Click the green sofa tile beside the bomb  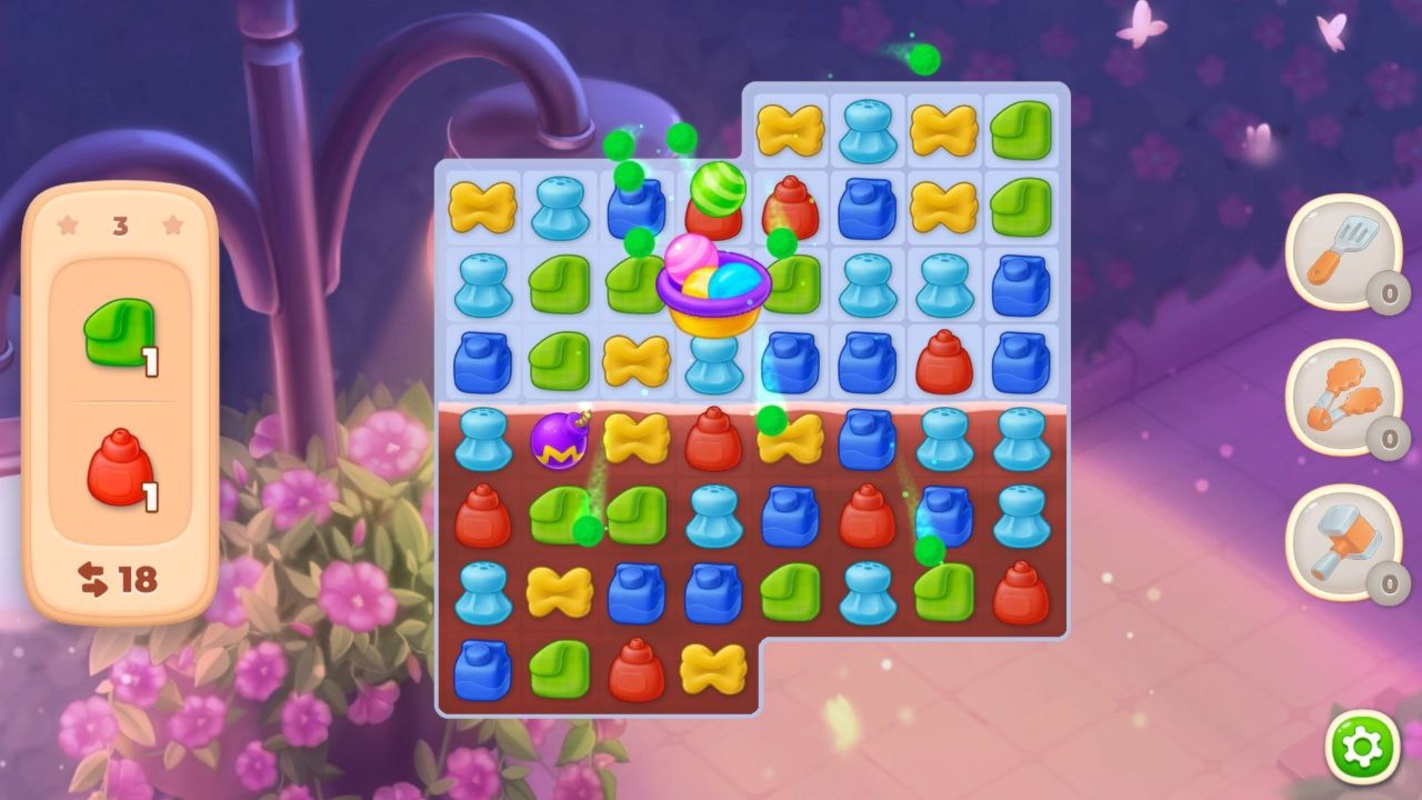tap(562, 515)
